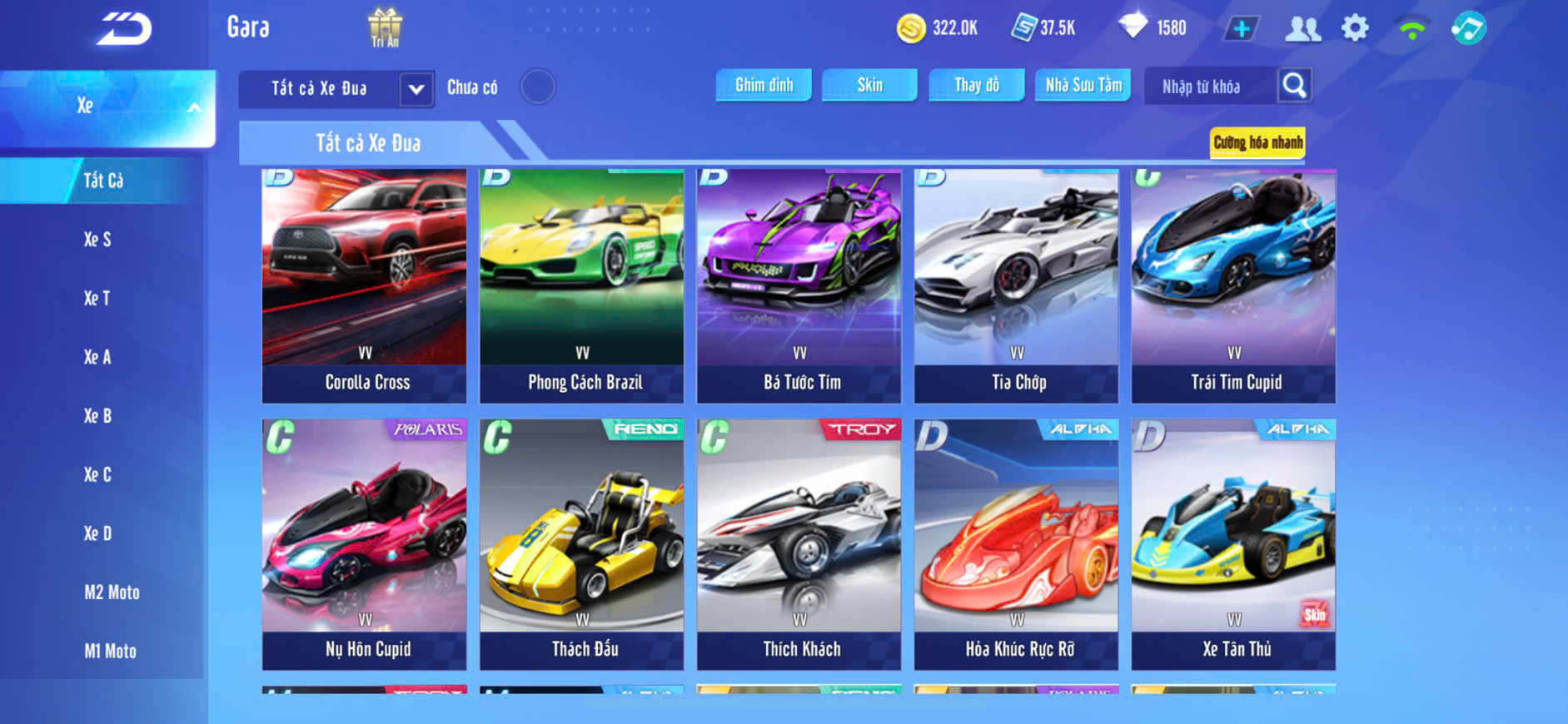Switch to the Xe S category
The image size is (1568, 724).
tap(97, 240)
